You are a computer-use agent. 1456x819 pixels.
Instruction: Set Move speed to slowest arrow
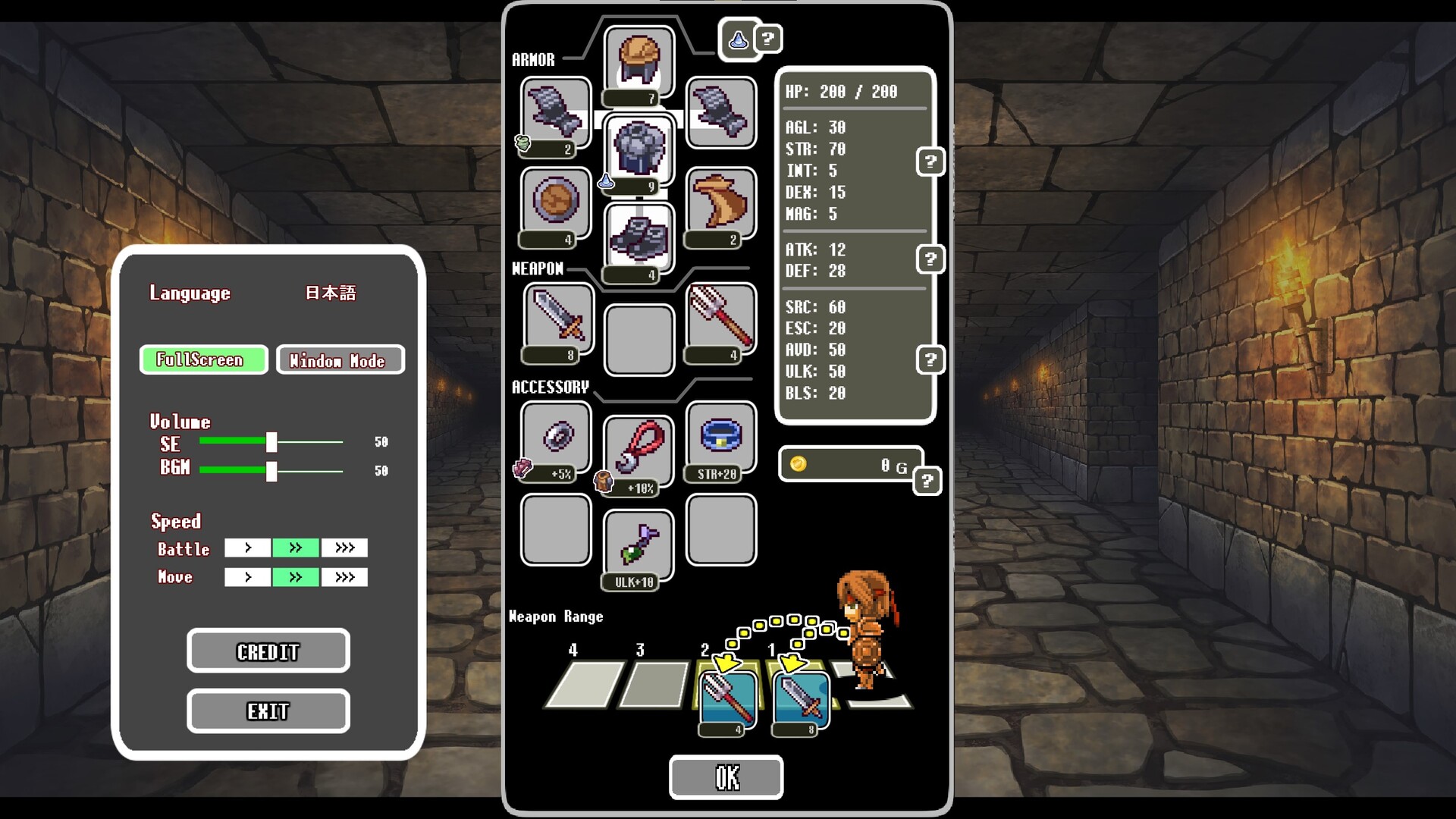pyautogui.click(x=246, y=576)
